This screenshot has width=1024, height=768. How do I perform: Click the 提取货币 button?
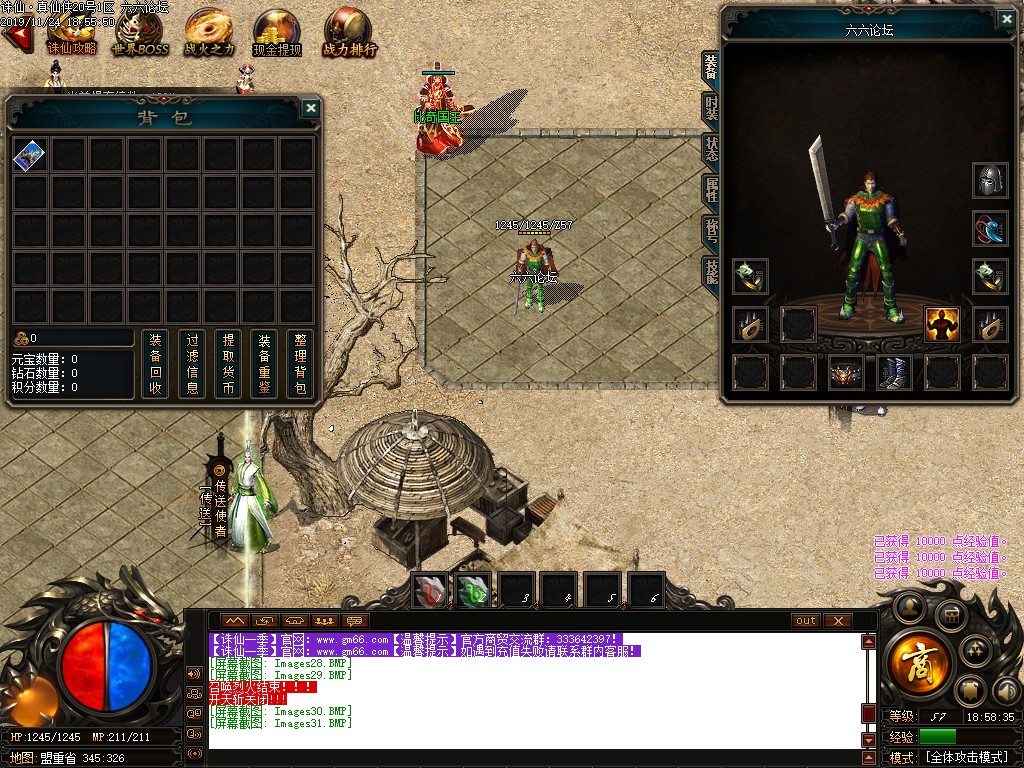point(229,364)
